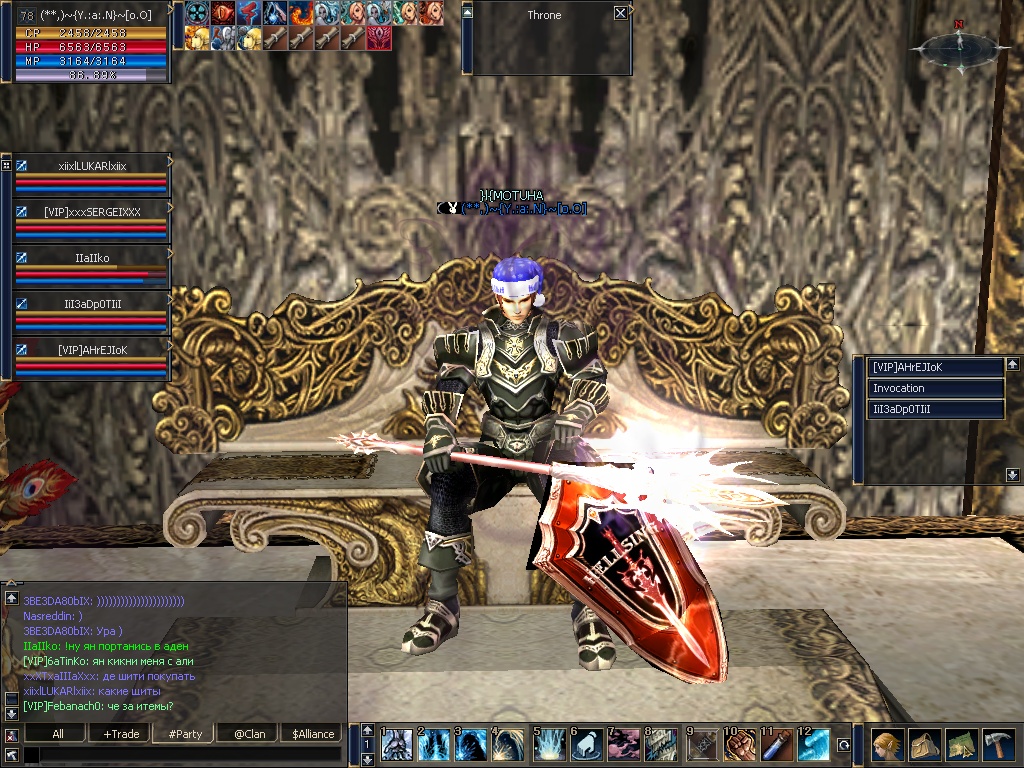Click the chat text input field

[x=180, y=755]
